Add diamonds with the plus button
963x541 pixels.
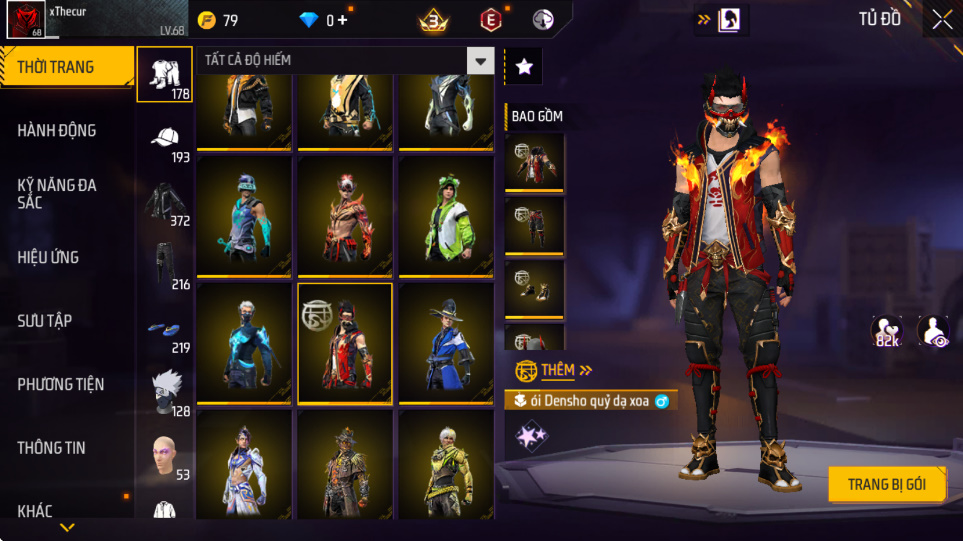(x=344, y=20)
